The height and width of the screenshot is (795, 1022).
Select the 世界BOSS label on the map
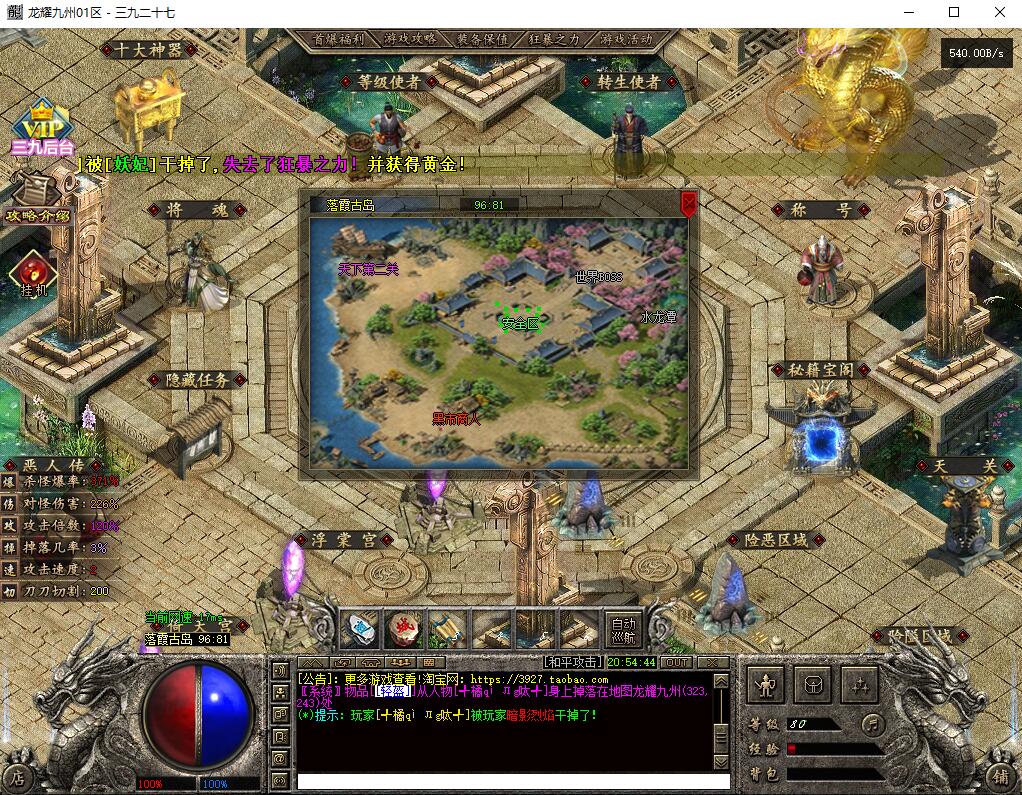point(599,277)
